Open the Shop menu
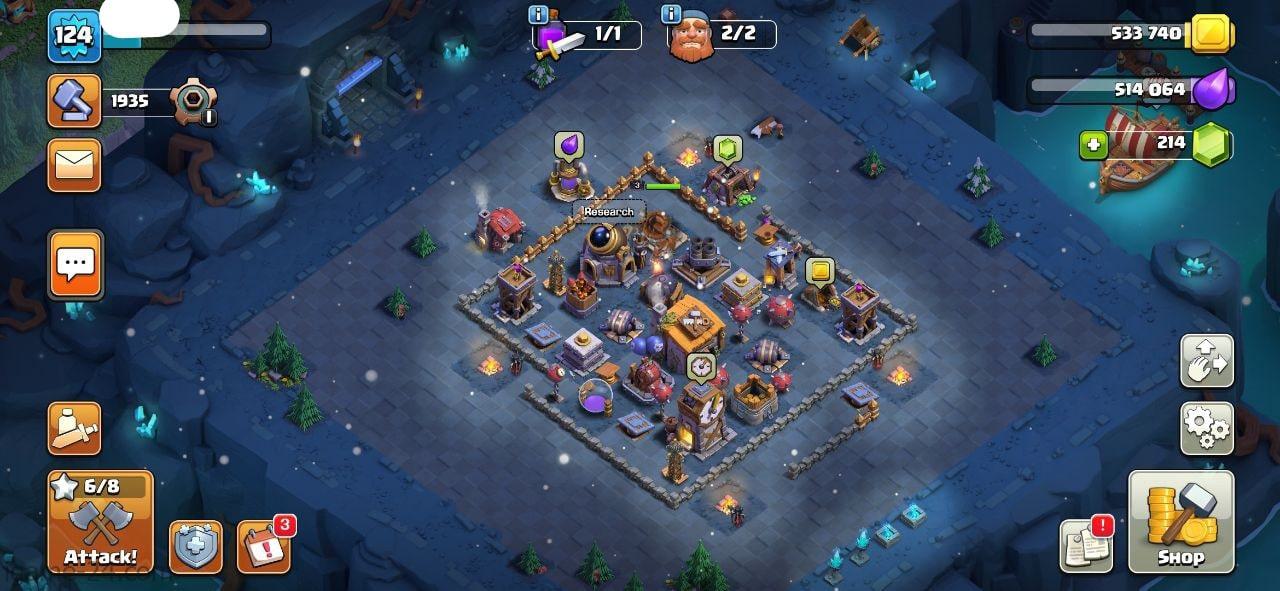The image size is (1280, 591). pos(1181,522)
